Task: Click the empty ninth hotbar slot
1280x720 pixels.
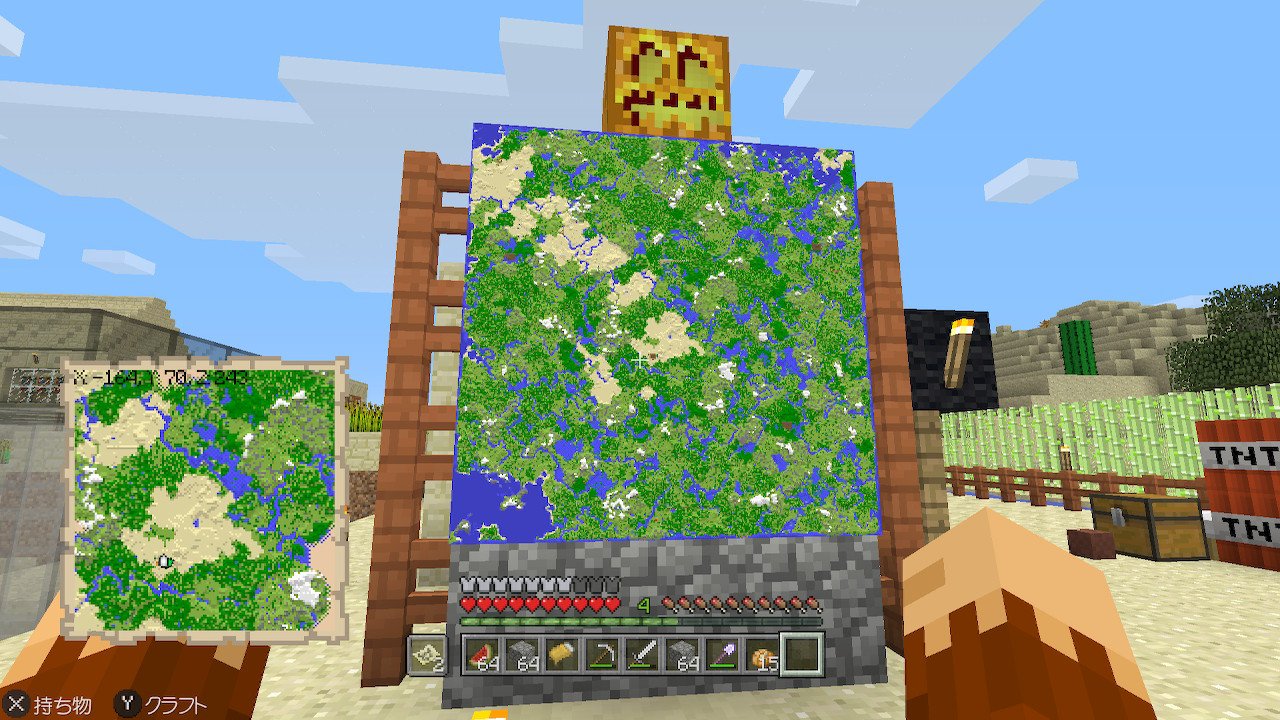Action: point(803,654)
